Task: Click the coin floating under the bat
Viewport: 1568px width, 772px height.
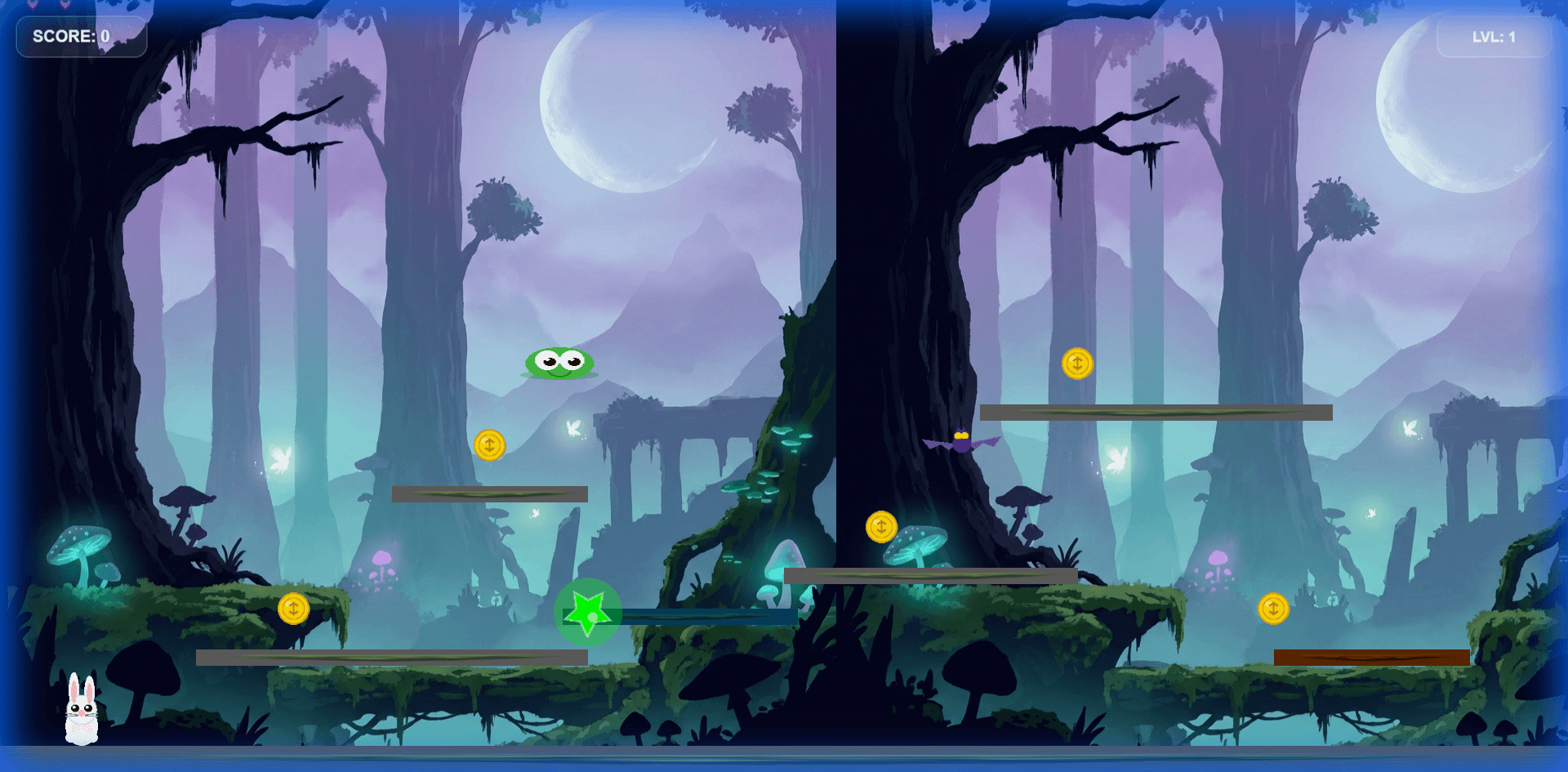Action: (x=880, y=527)
